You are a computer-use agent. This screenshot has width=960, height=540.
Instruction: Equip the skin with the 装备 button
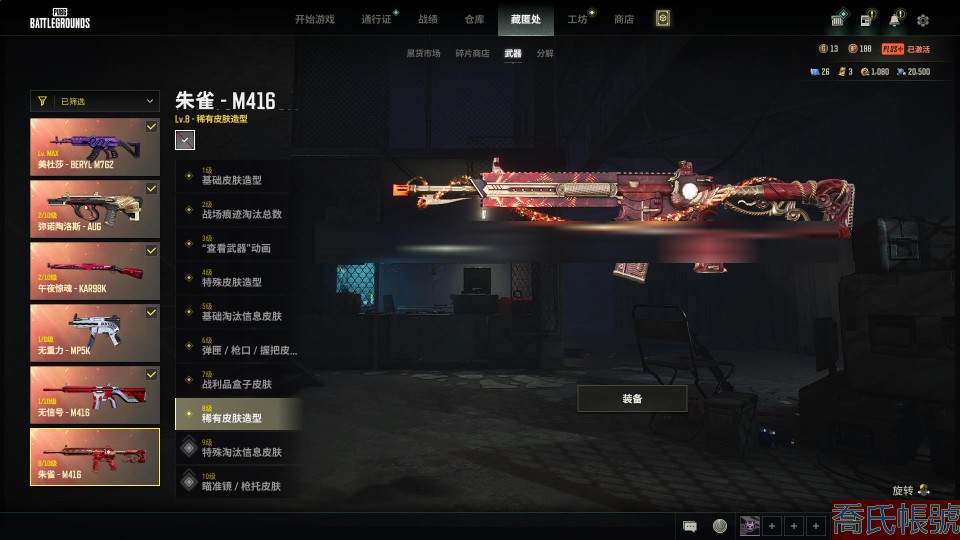(x=632, y=399)
